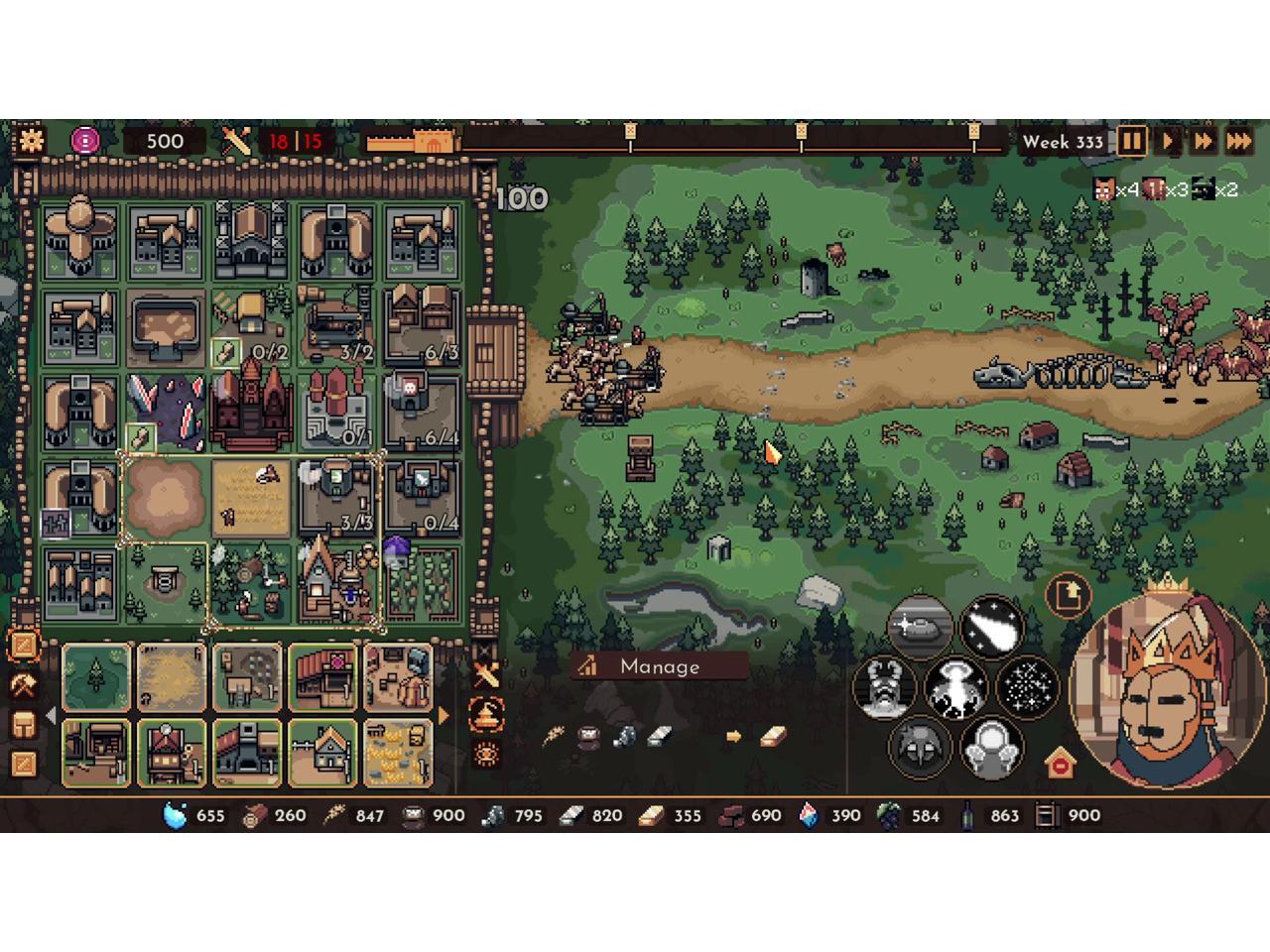Pause the game
Screen dimensions: 1270x952
click(x=1131, y=141)
